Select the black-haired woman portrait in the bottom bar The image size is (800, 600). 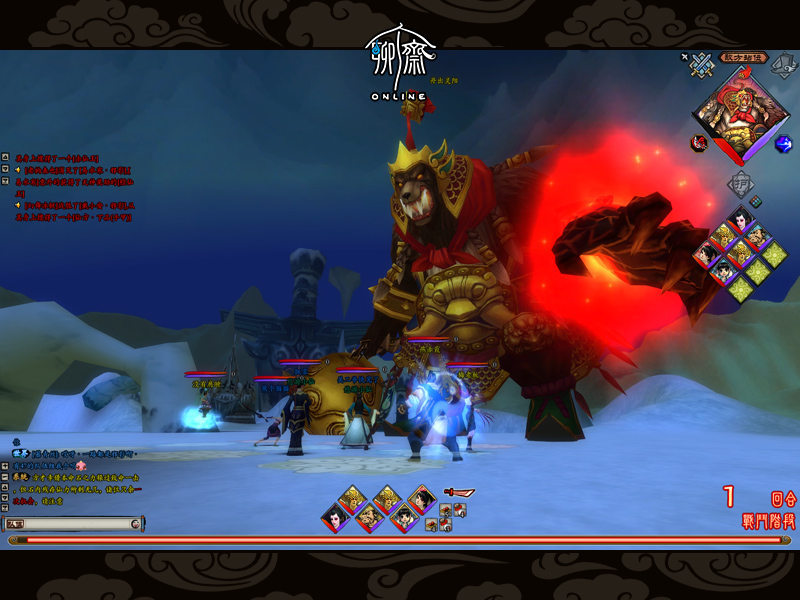(421, 499)
